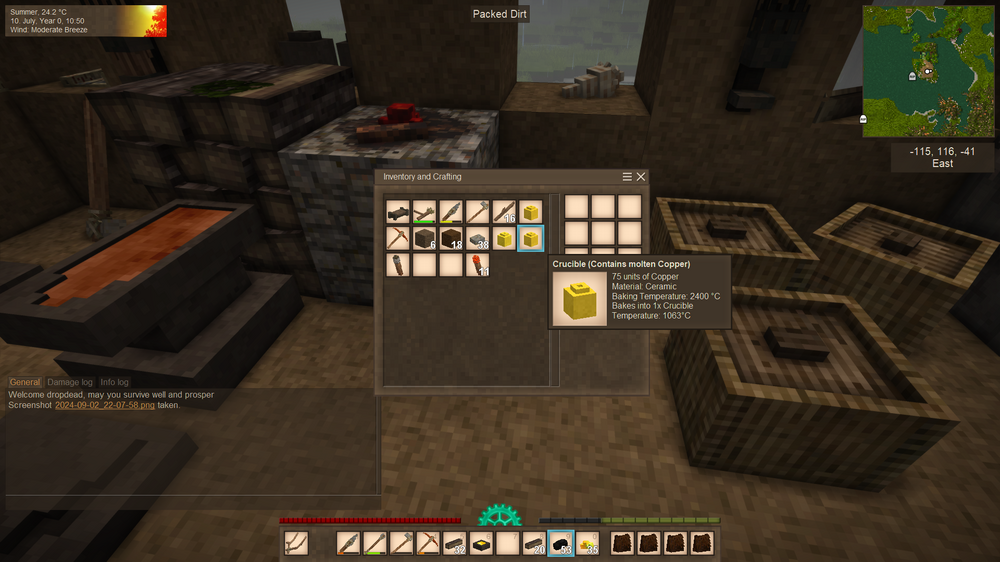Select the stack of 16 sticks
Viewport: 1000px width, 562px height.
[504, 212]
